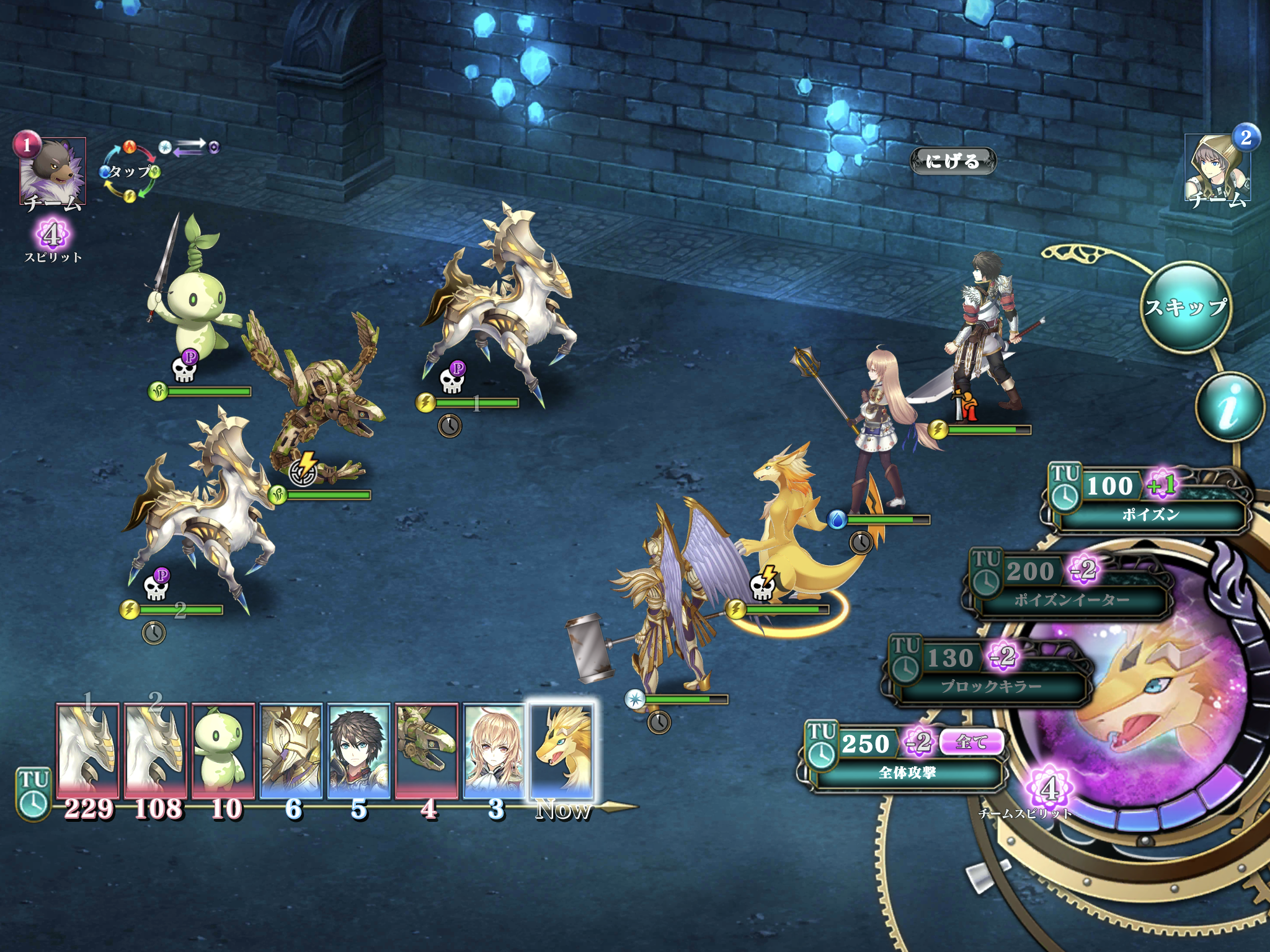
Task: Select the dark-haired swordsman turn card
Action: click(358, 750)
